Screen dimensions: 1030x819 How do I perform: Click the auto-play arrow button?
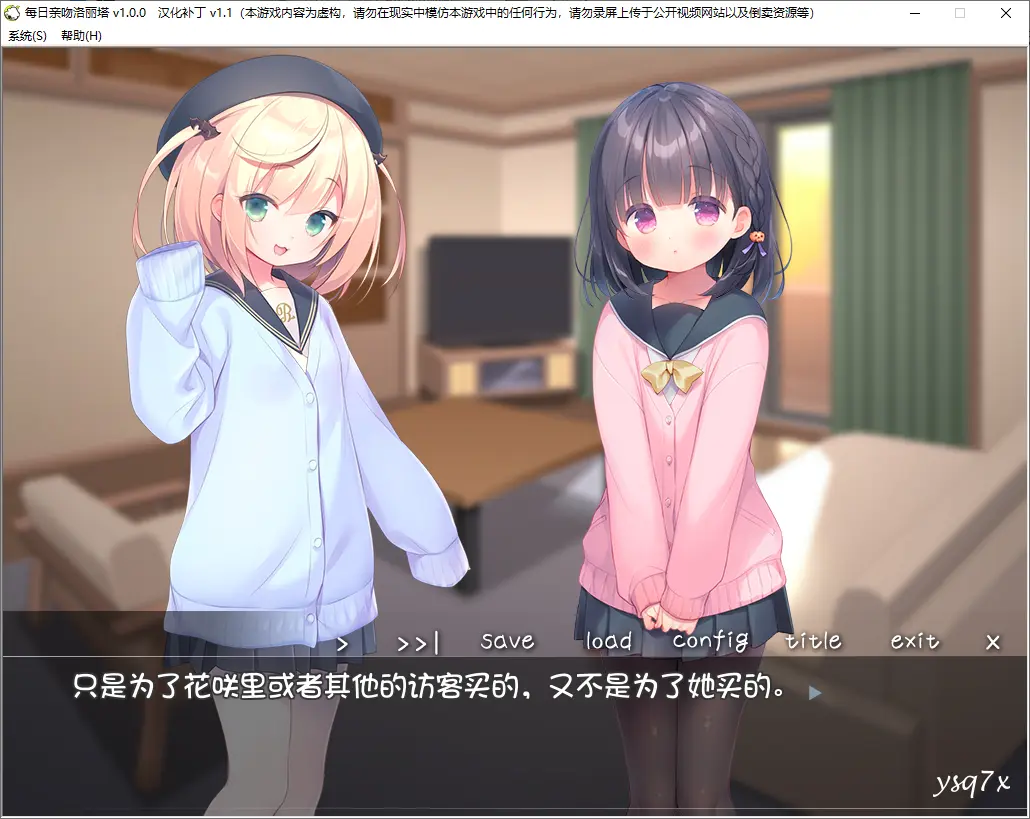coord(342,643)
